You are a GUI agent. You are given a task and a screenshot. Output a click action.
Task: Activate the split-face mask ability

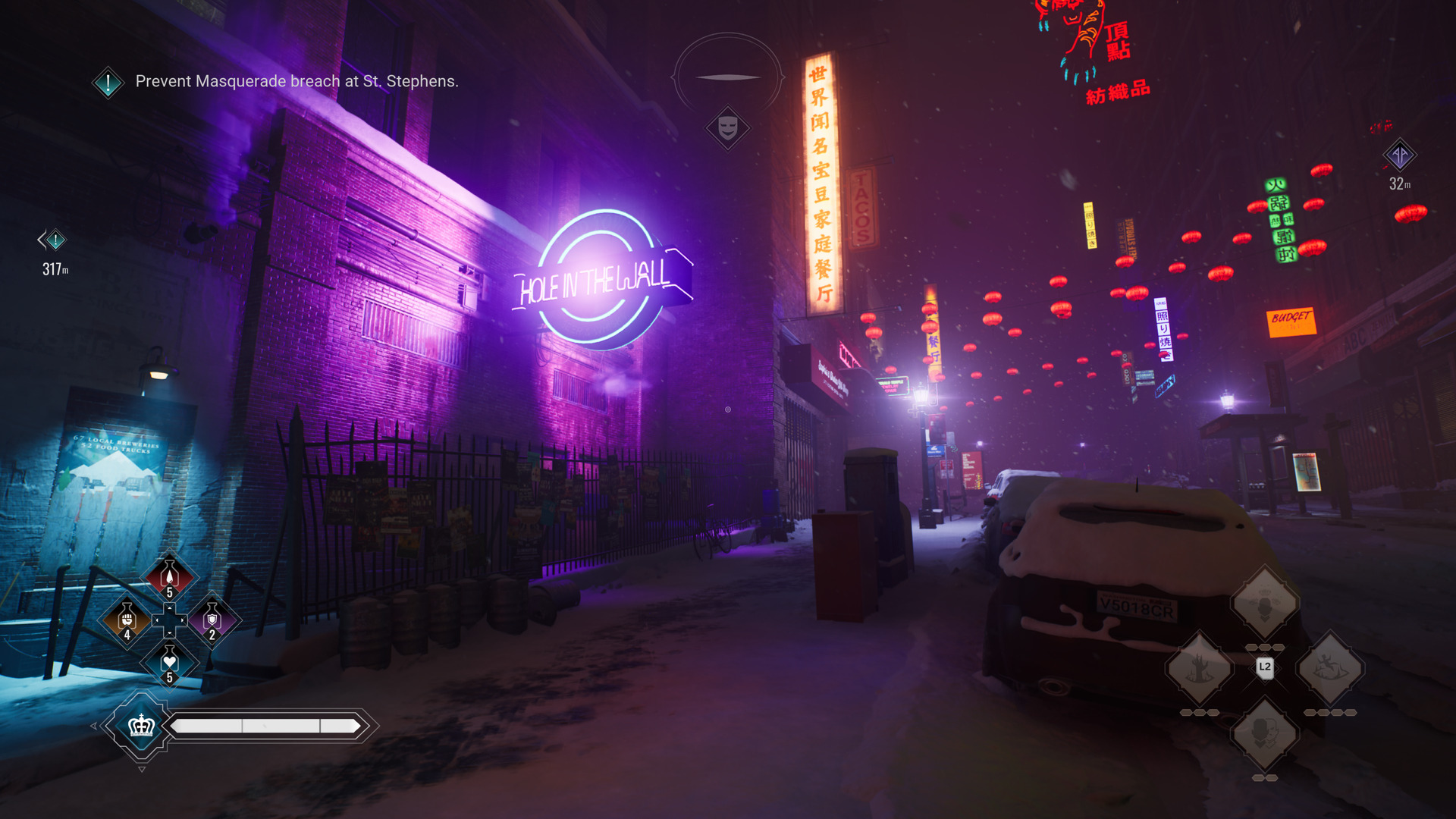1264,733
